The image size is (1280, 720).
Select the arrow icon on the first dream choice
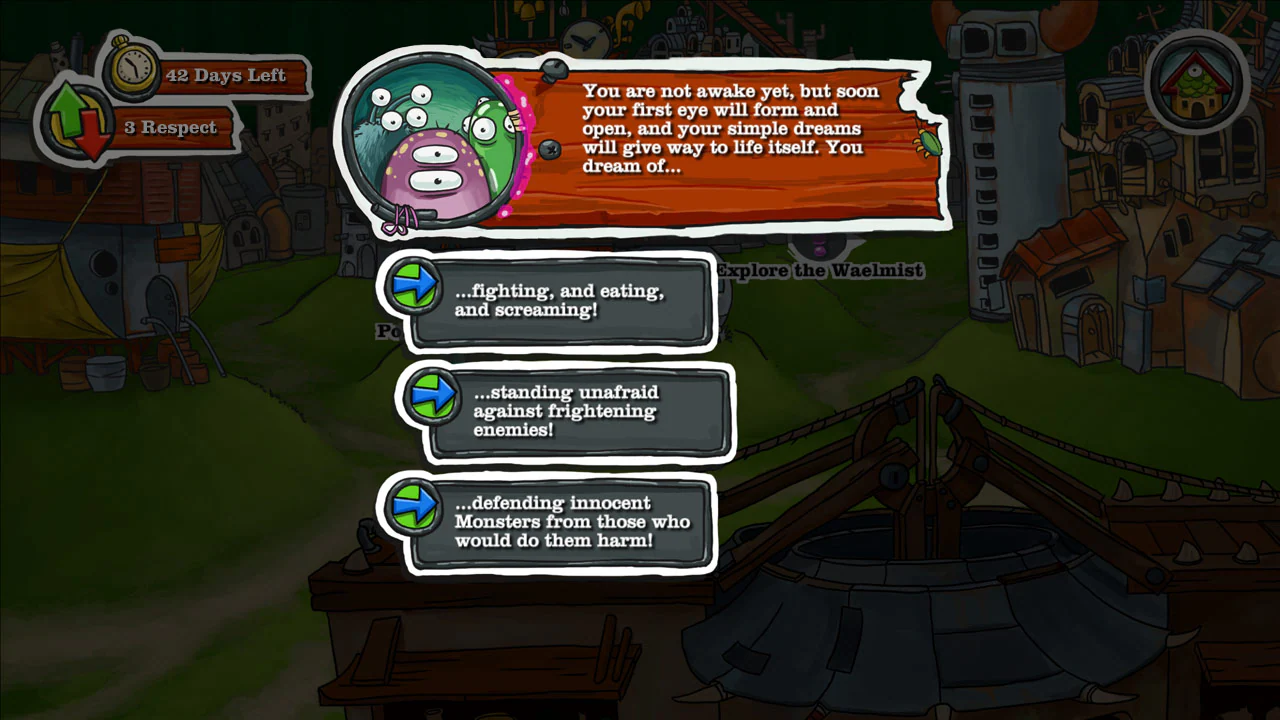[415, 288]
